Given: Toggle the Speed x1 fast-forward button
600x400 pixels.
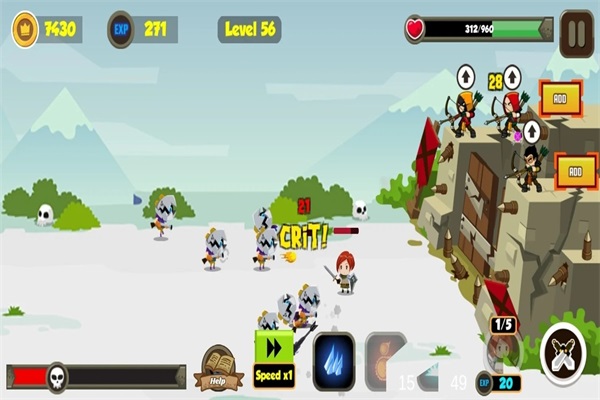Looking at the screenshot, I should pyautogui.click(x=274, y=357).
